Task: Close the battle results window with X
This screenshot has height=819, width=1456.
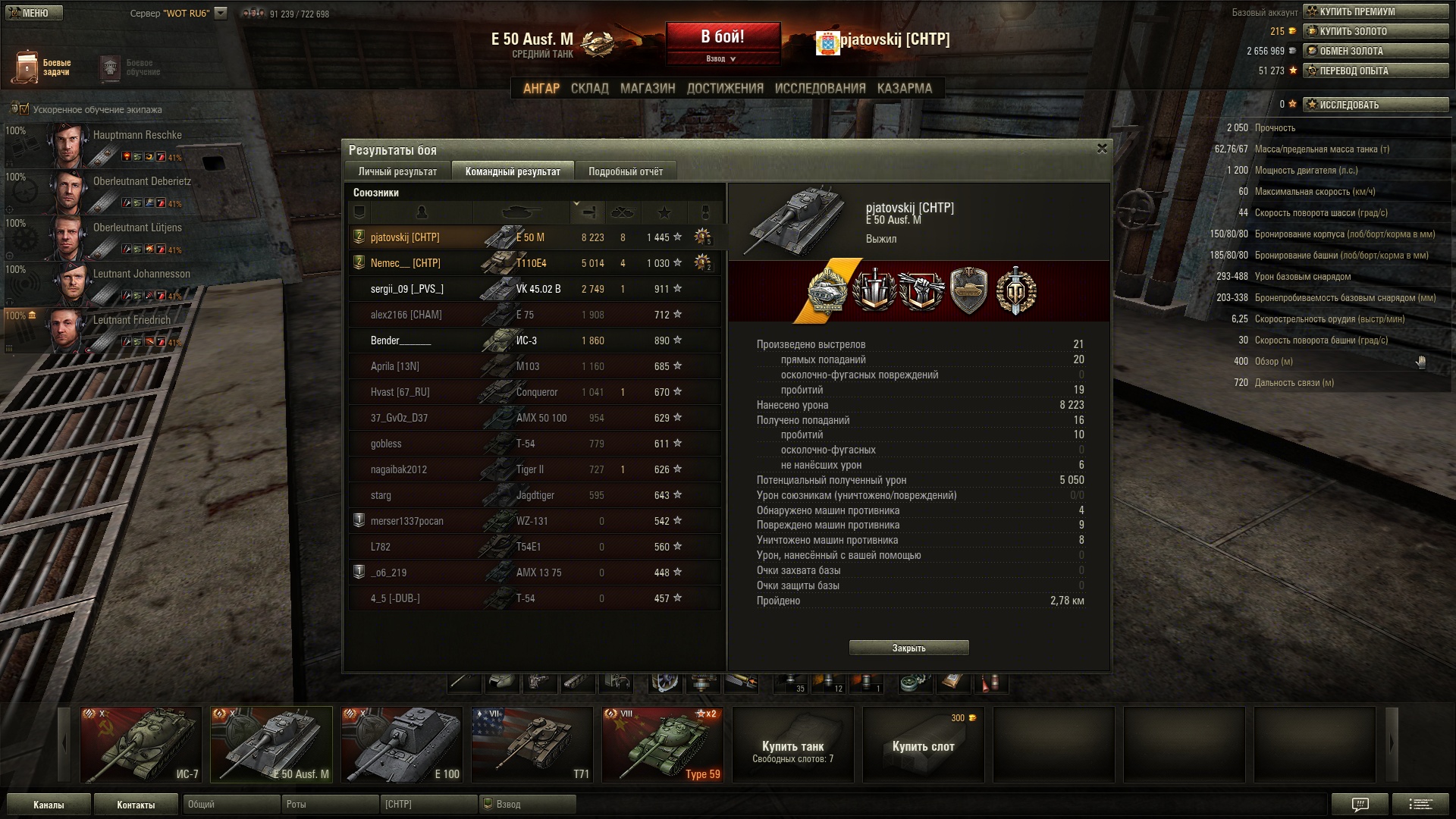Action: pyautogui.click(x=1102, y=149)
